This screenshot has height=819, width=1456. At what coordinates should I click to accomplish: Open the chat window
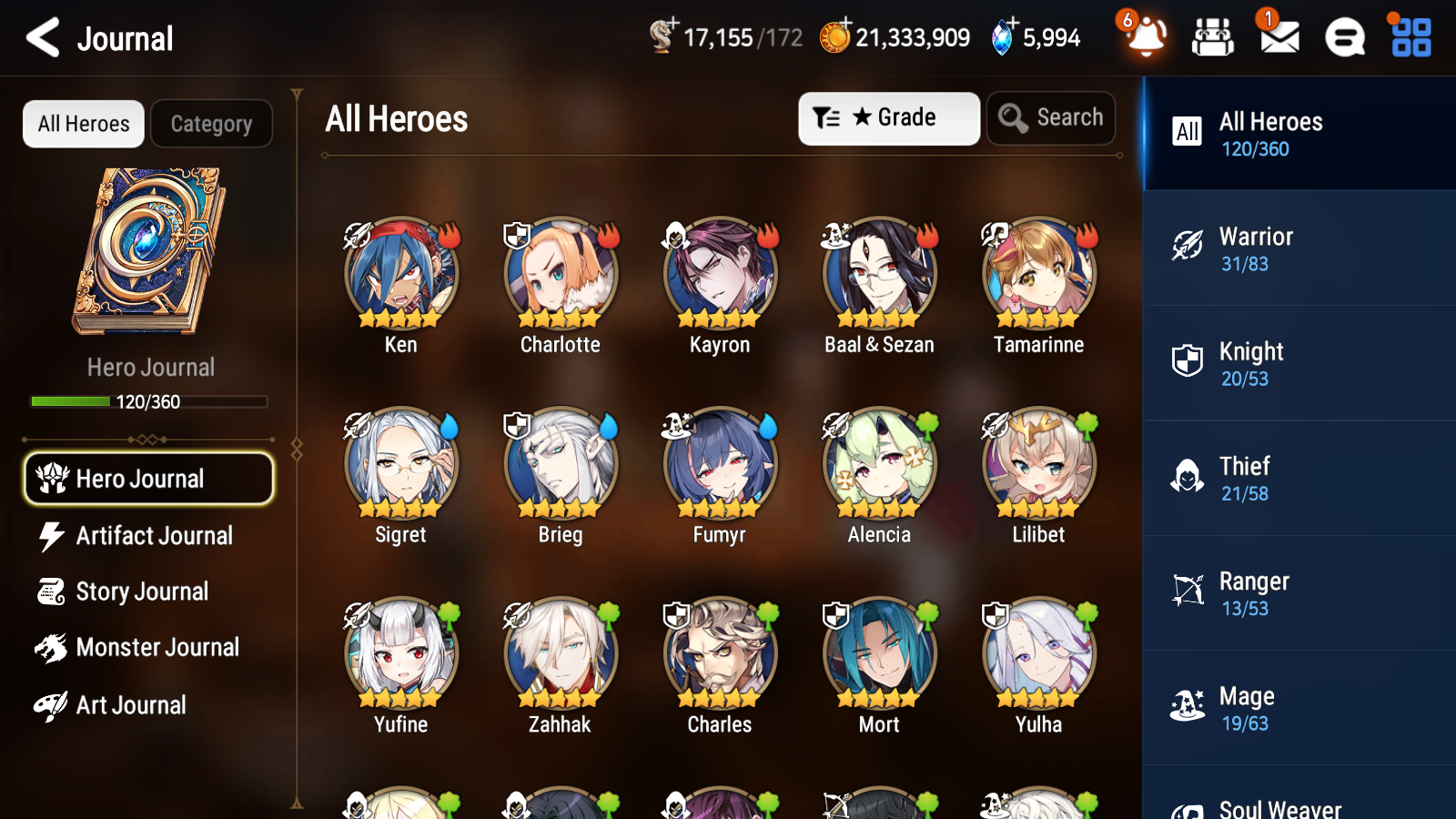pyautogui.click(x=1343, y=38)
